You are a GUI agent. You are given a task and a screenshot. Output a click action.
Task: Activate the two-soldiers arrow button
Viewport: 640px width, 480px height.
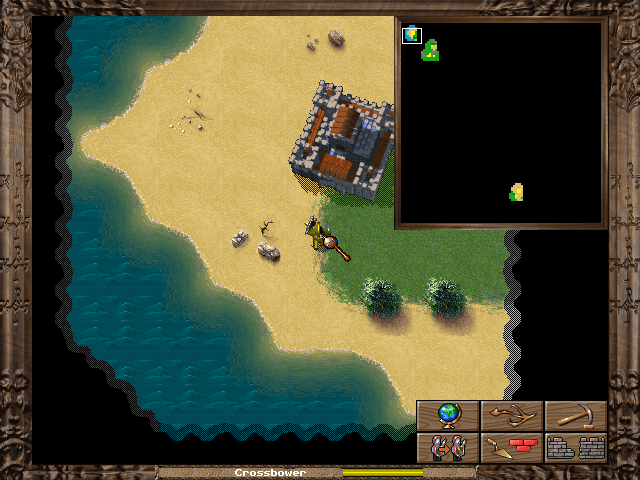[x=448, y=447]
